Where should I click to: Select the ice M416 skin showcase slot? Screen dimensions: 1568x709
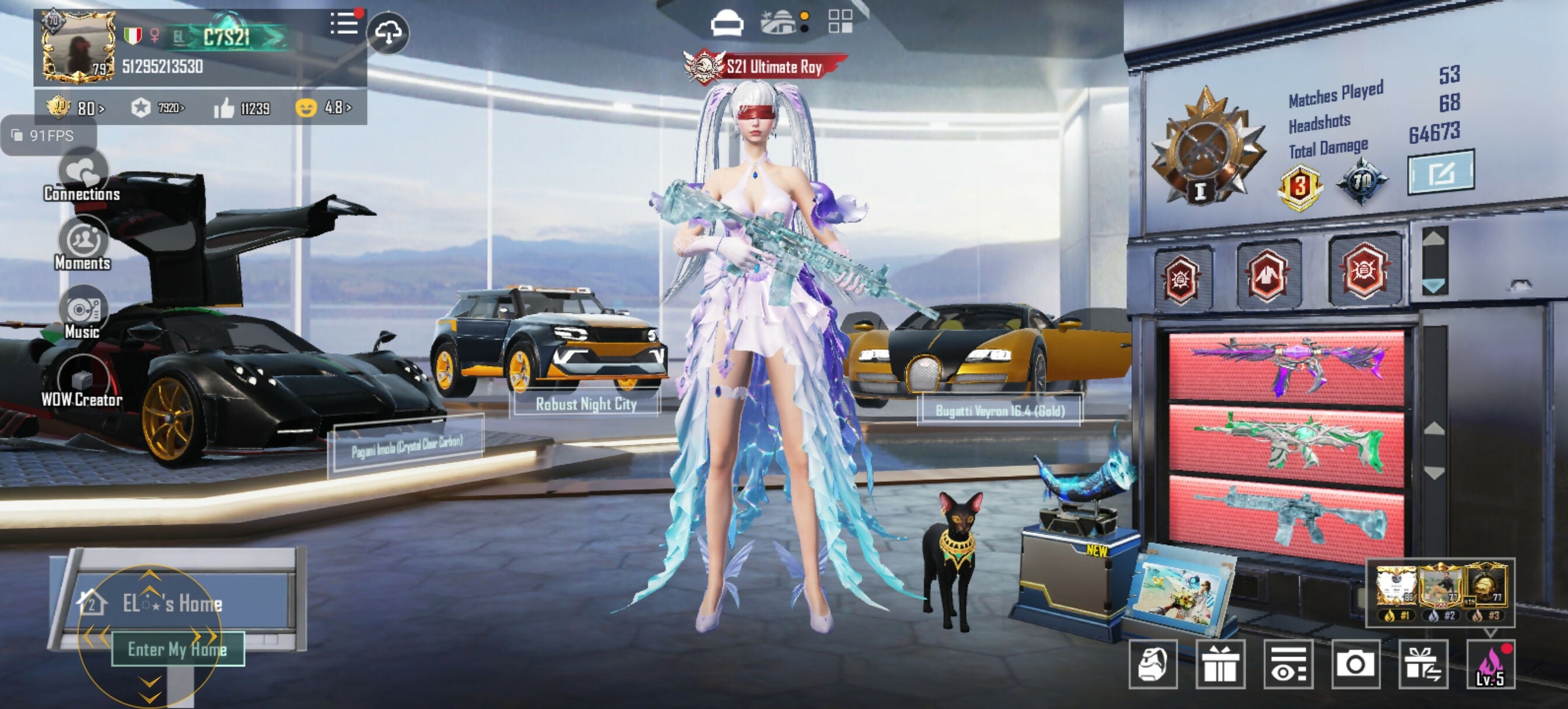pyautogui.click(x=1286, y=515)
